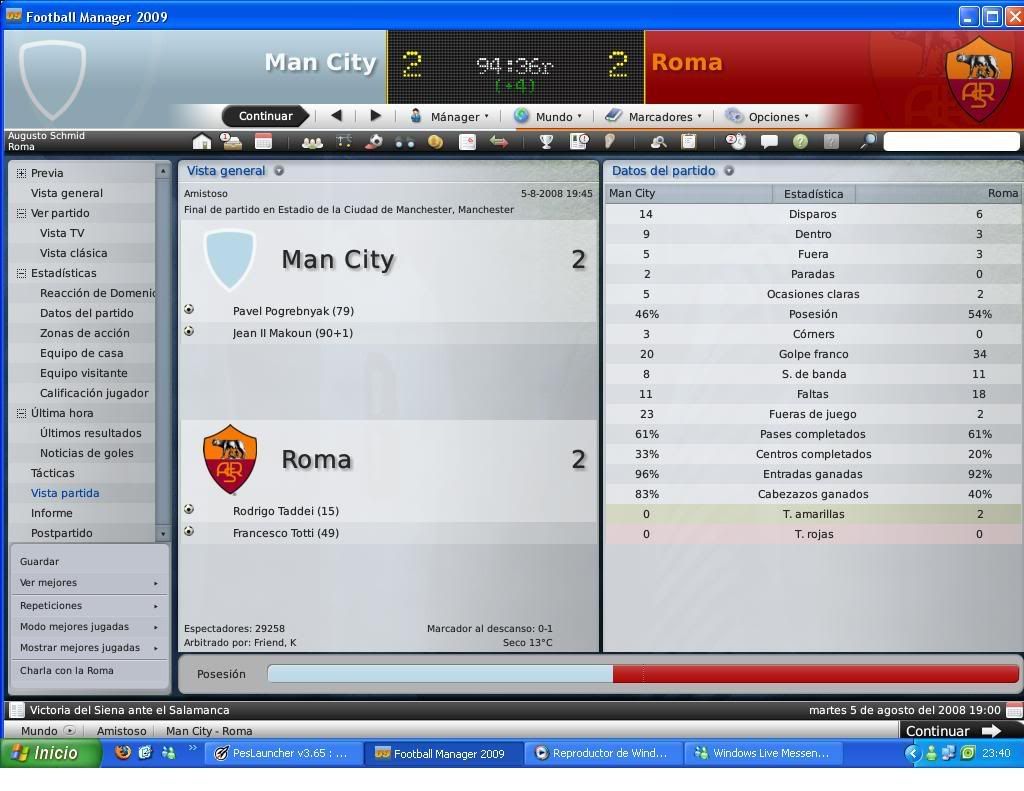This screenshot has width=1024, height=791.
Task: Select Vista general in the sidebar
Action: 67,193
